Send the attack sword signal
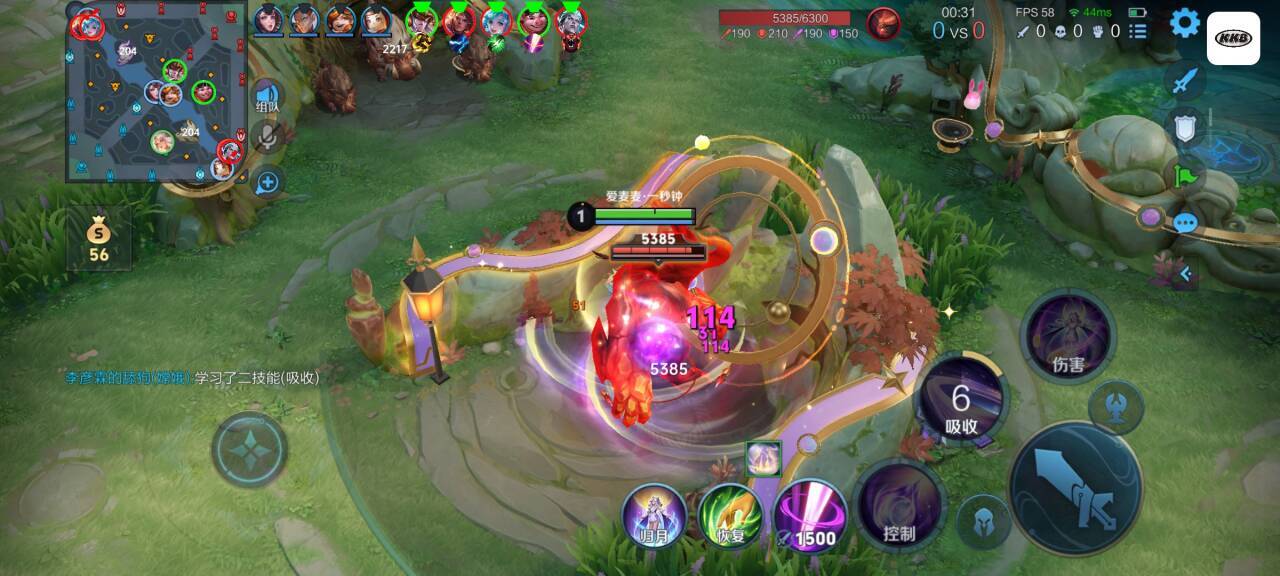This screenshot has height=576, width=1280. [1185, 81]
